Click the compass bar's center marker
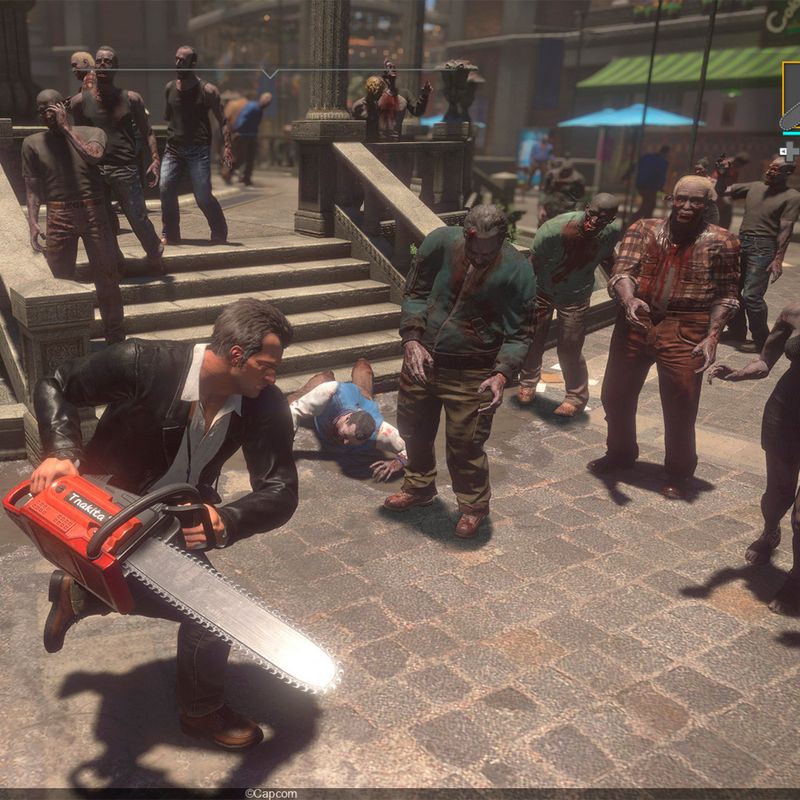Viewport: 800px width, 800px height. [269, 72]
